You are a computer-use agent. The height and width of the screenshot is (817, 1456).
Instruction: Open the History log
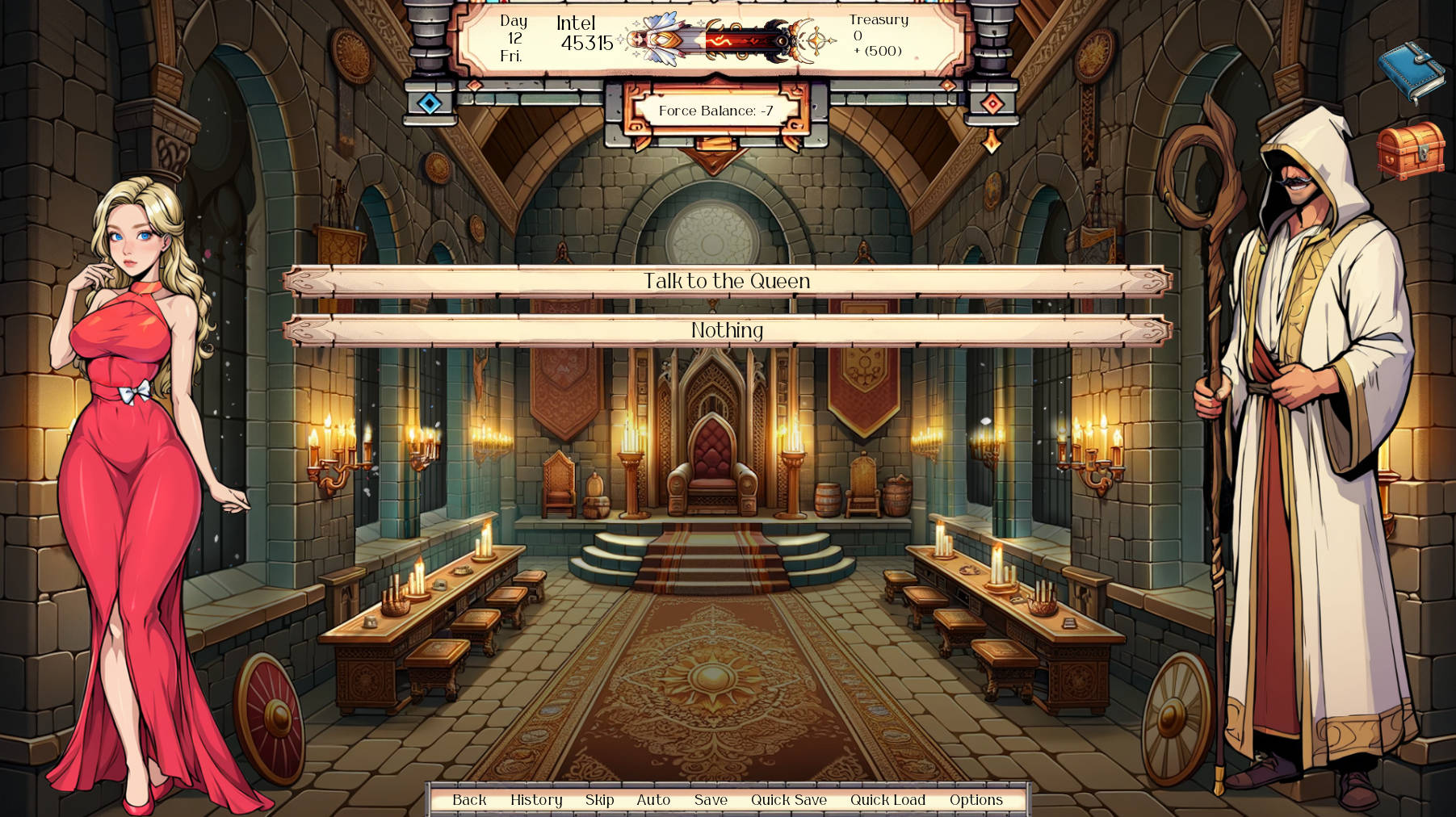[536, 800]
